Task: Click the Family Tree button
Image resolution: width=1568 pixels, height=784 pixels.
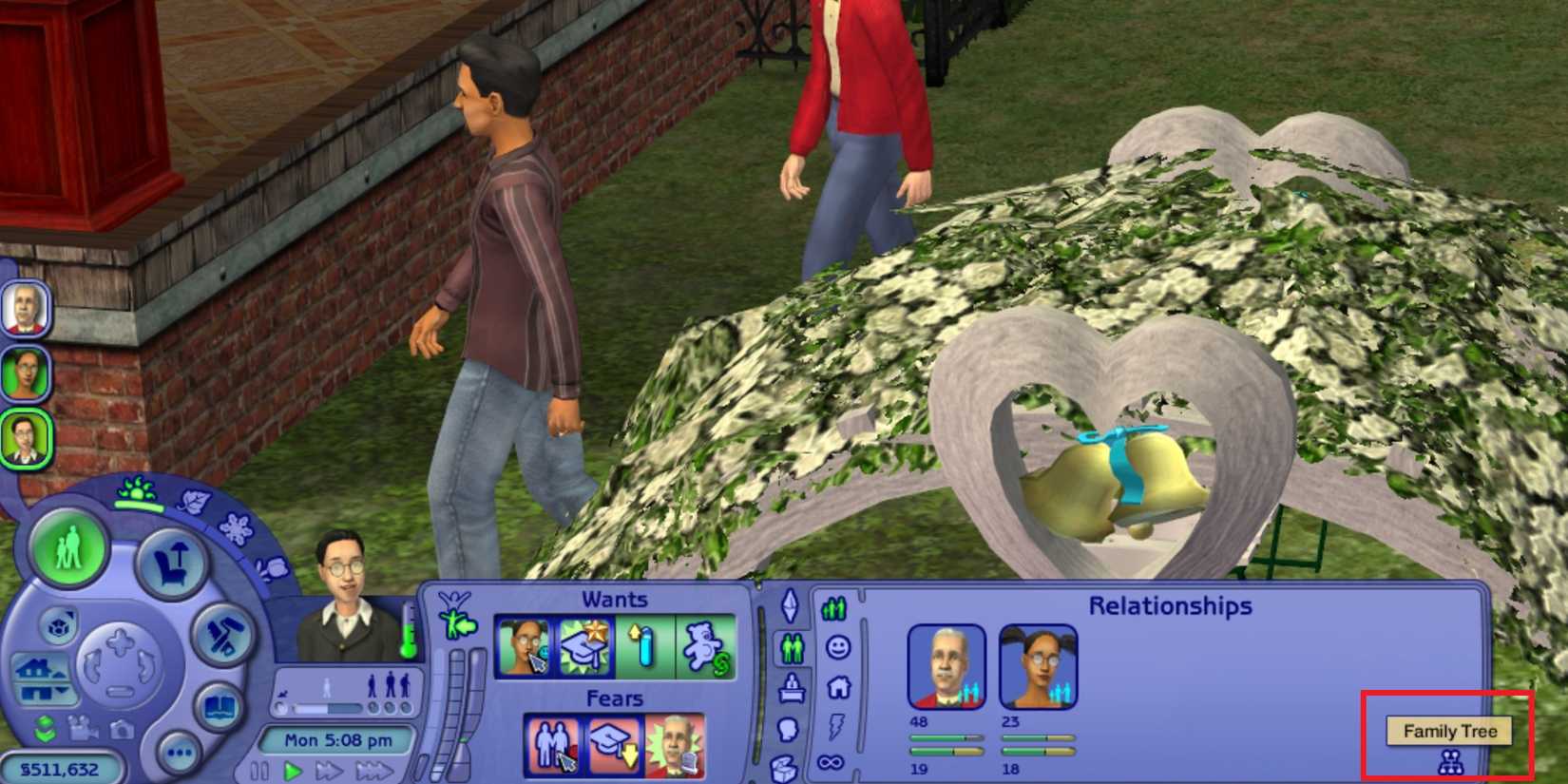Action: pyautogui.click(x=1451, y=760)
